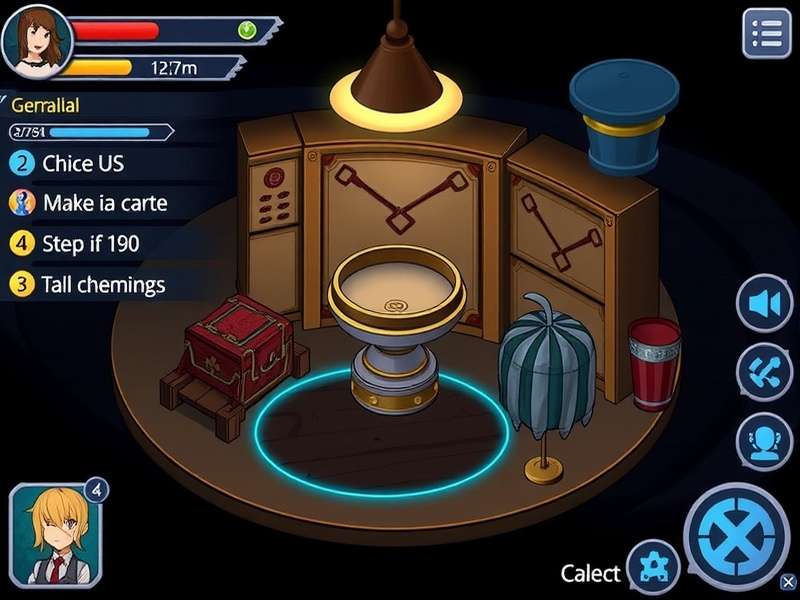
Task: Select the Chice US objective
Action: coord(83,164)
